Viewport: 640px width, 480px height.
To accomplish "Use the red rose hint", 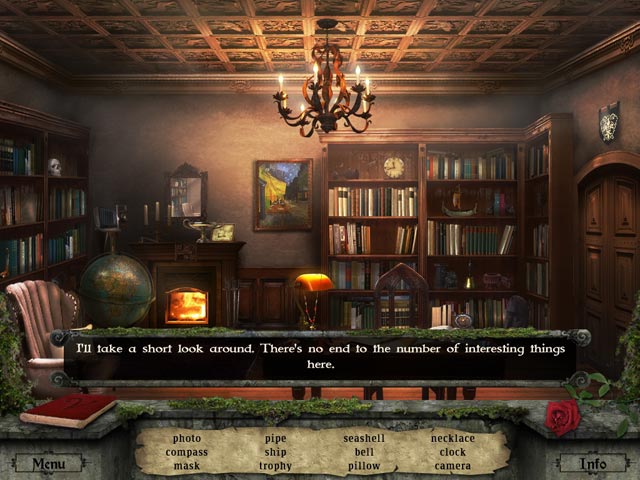I will pyautogui.click(x=562, y=417).
